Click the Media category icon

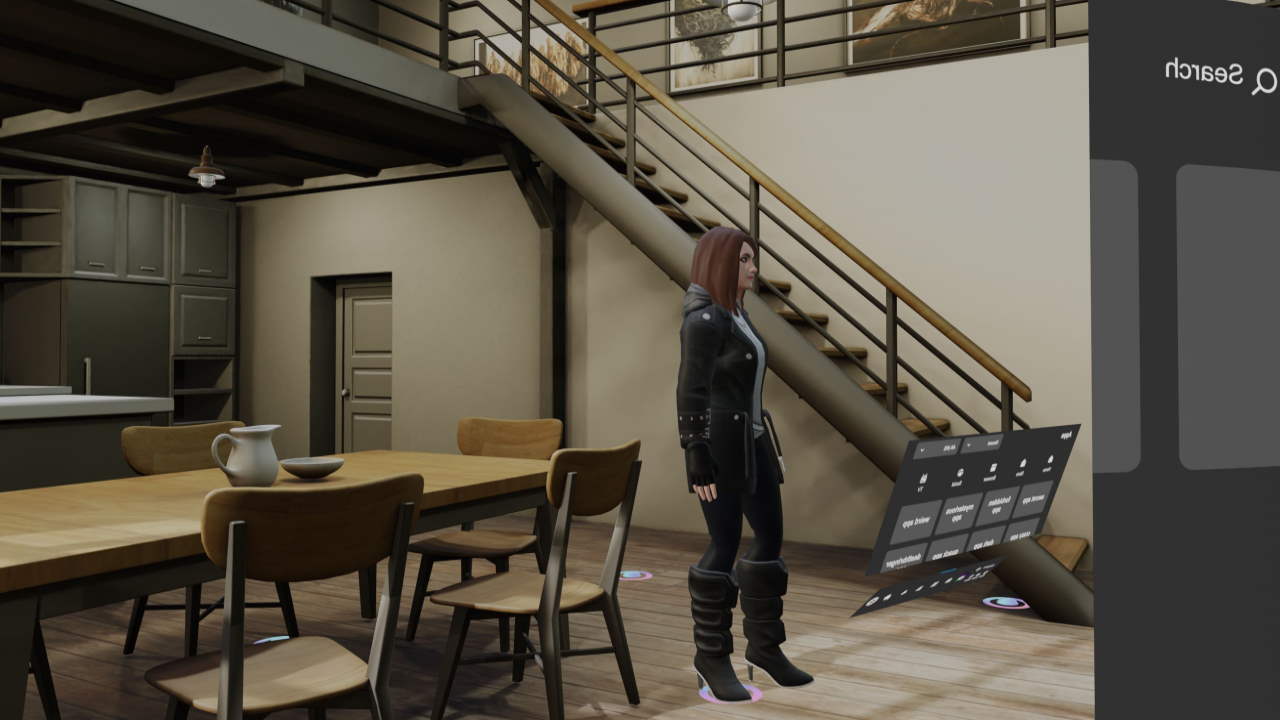click(x=1022, y=463)
